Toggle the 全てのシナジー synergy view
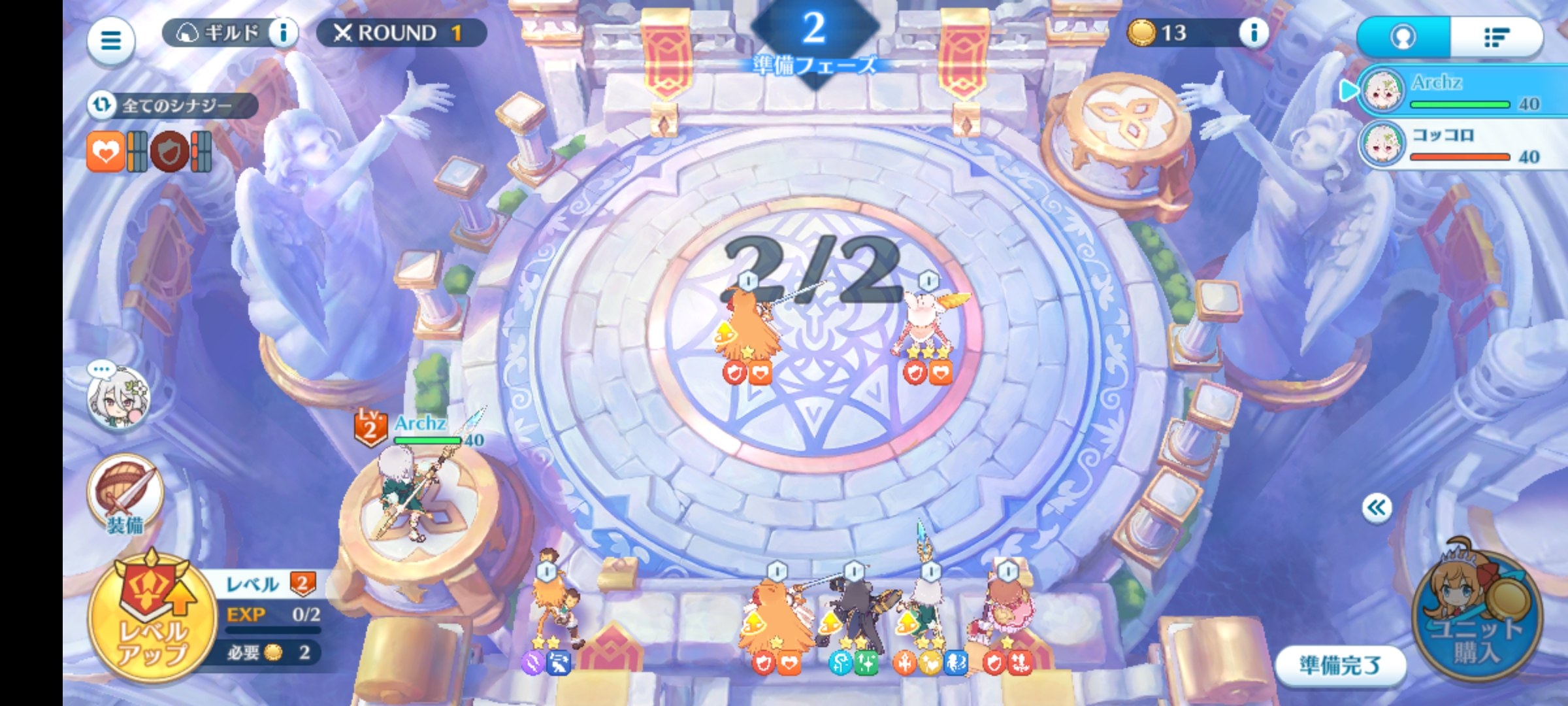 click(x=172, y=105)
